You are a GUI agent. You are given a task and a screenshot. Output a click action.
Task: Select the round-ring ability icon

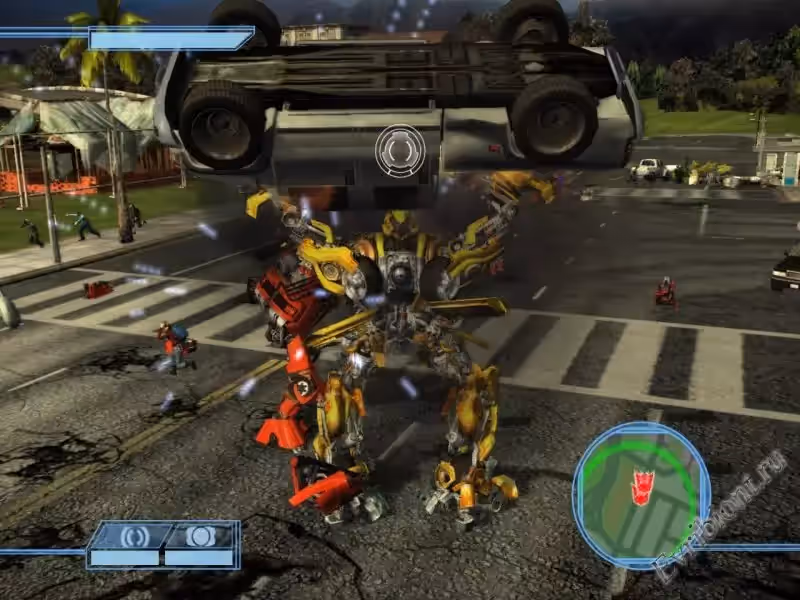click(201, 536)
